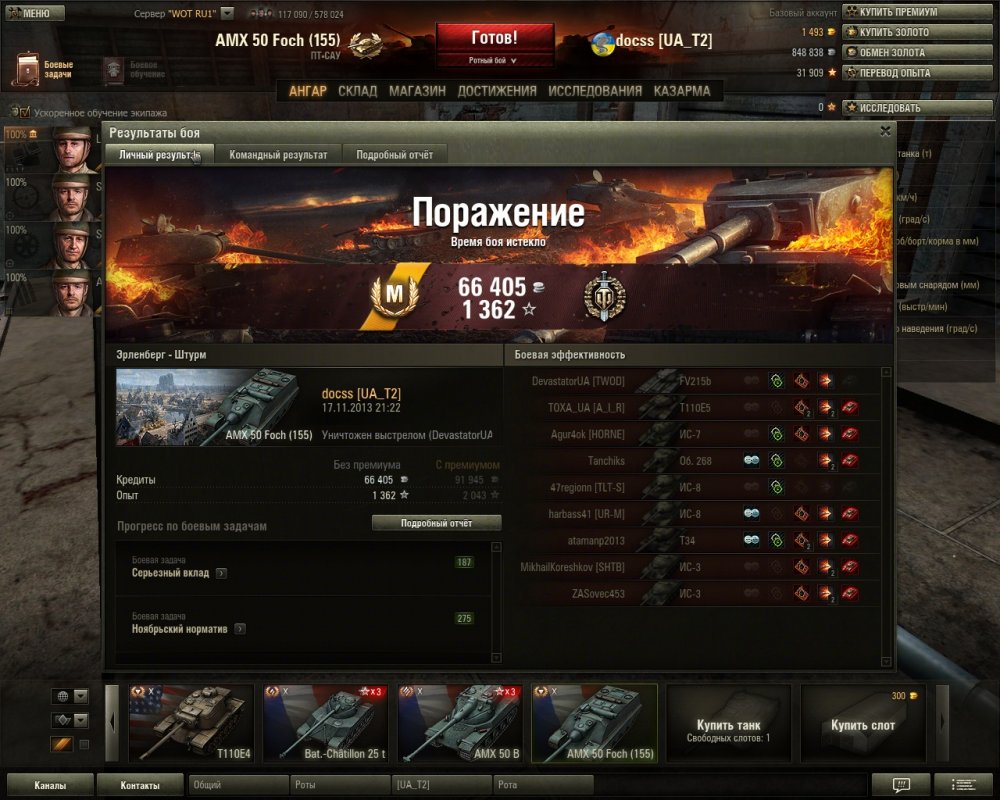
Task: Switch to the Командный результат tab
Action: pos(278,155)
